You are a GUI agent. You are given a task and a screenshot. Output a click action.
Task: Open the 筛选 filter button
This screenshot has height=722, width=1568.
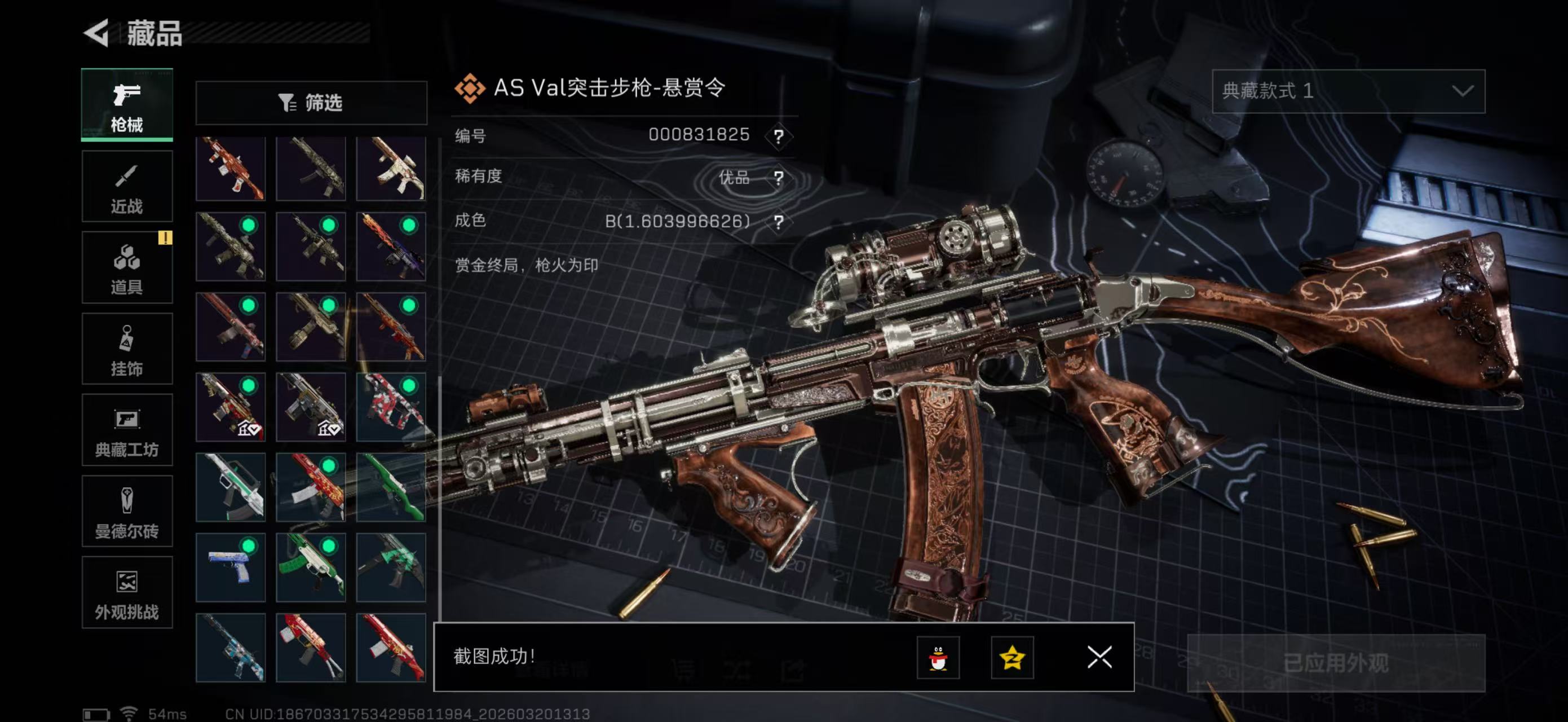[311, 103]
